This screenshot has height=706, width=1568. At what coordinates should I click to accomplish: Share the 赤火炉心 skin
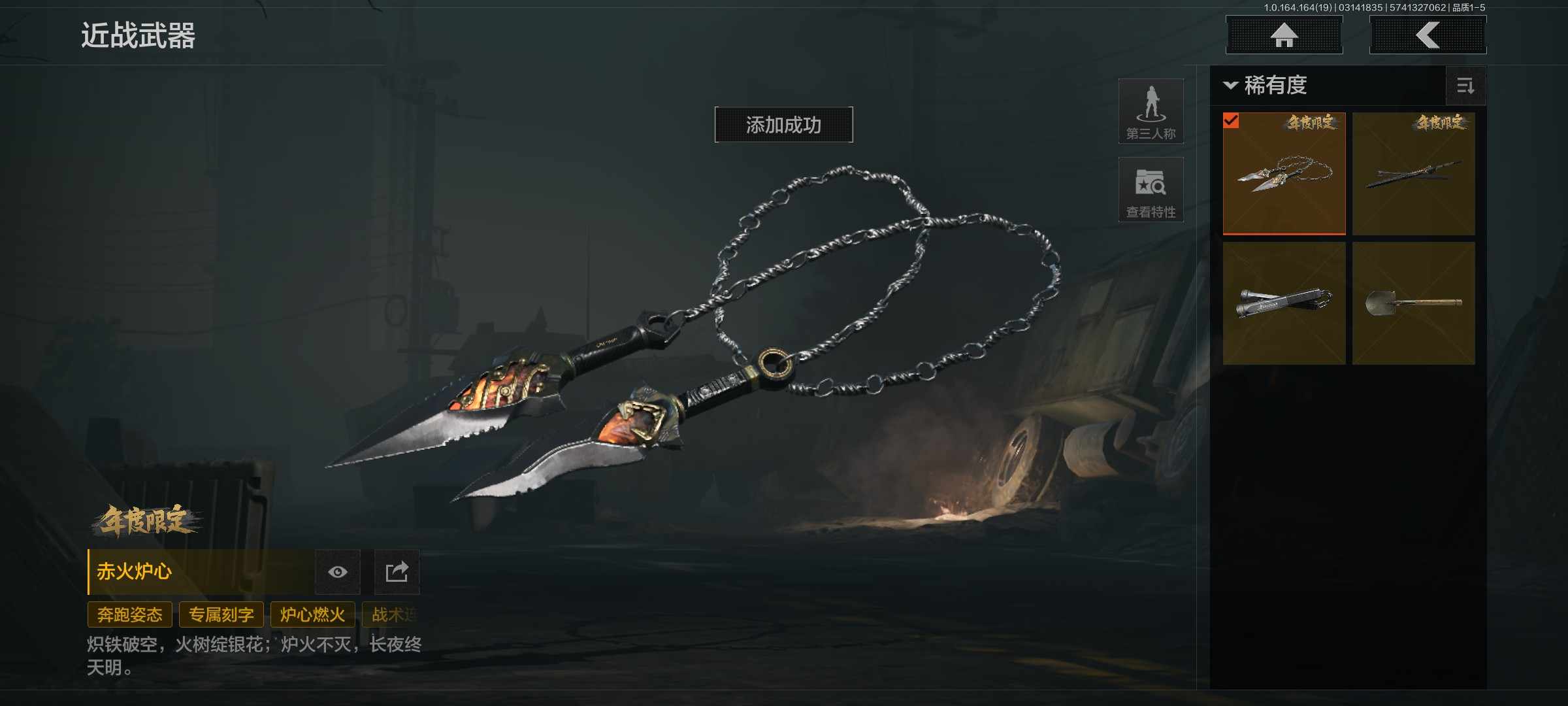tap(397, 572)
